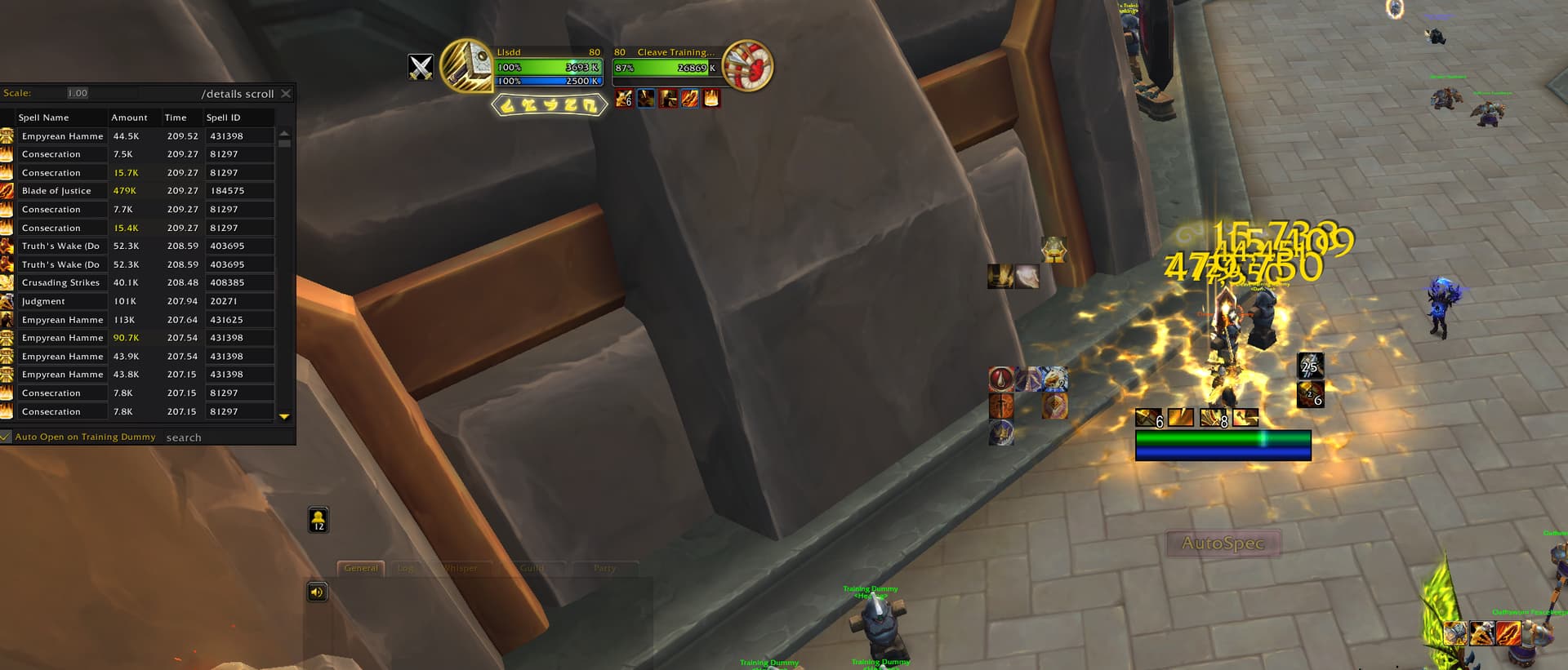Image resolution: width=1568 pixels, height=670 pixels.
Task: Click the Cleave Training Dummy target portrait
Action: pos(747,65)
